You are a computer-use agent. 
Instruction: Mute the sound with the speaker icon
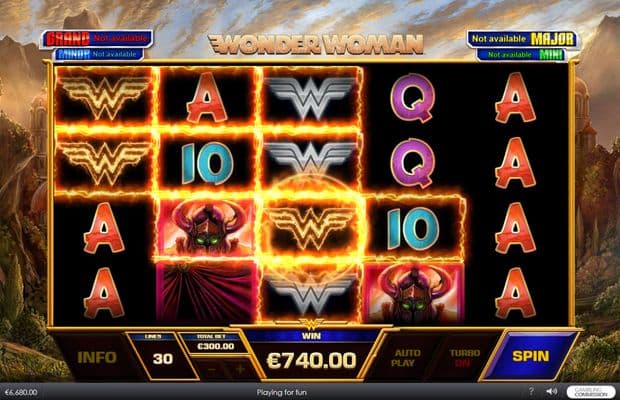tap(551, 390)
